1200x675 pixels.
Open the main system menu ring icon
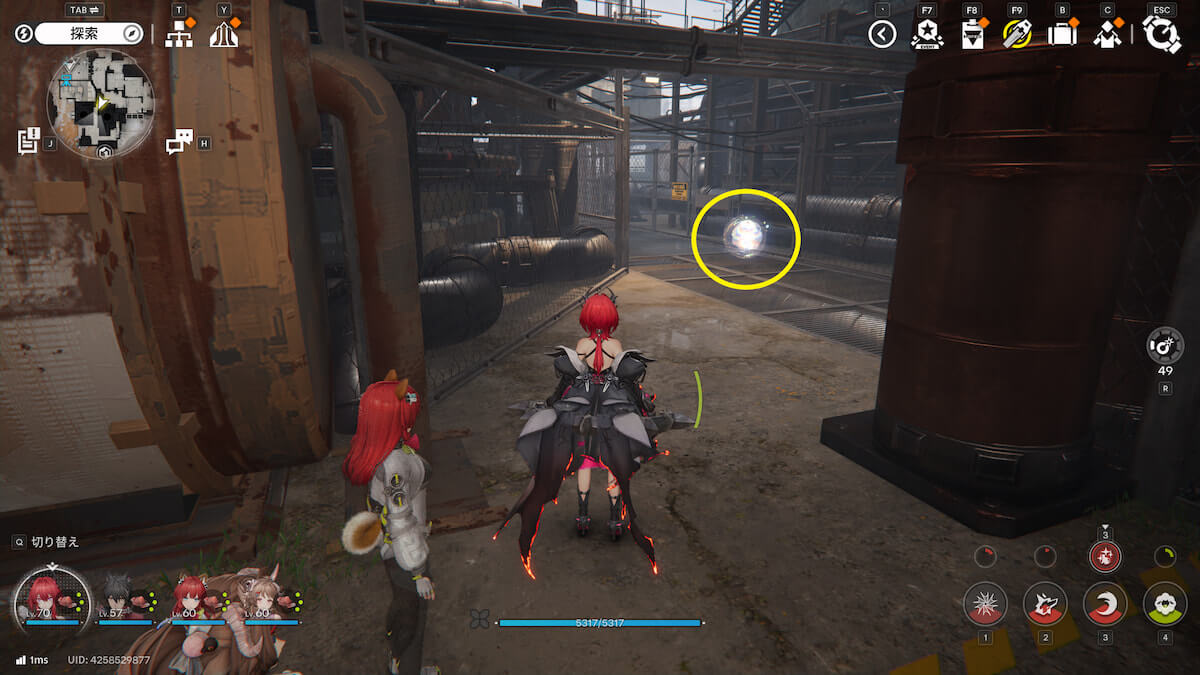[x=1162, y=35]
